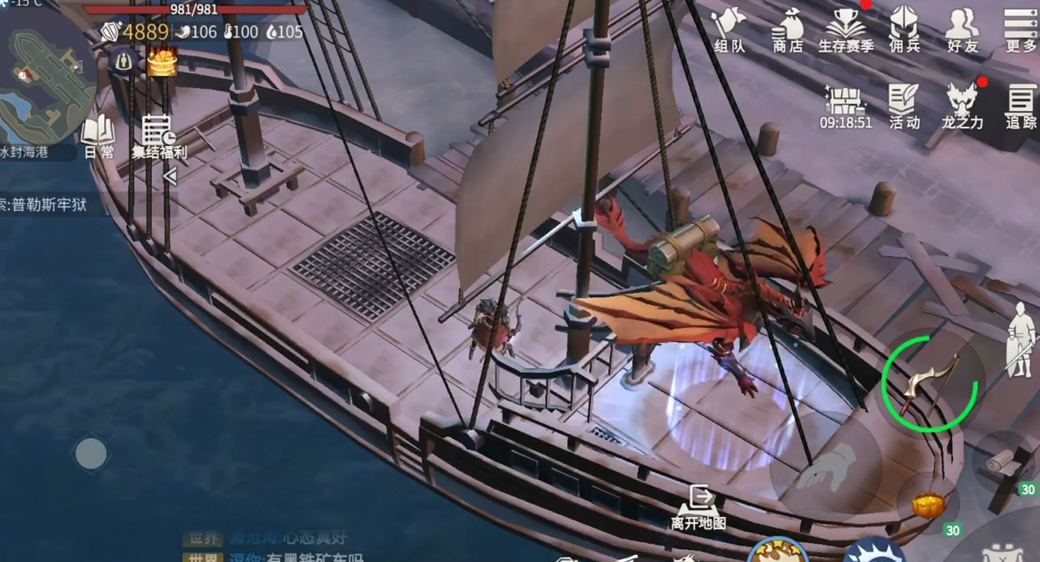The width and height of the screenshot is (1040, 562).
Task: Open the 日常 daily tasks book
Action: (98, 137)
